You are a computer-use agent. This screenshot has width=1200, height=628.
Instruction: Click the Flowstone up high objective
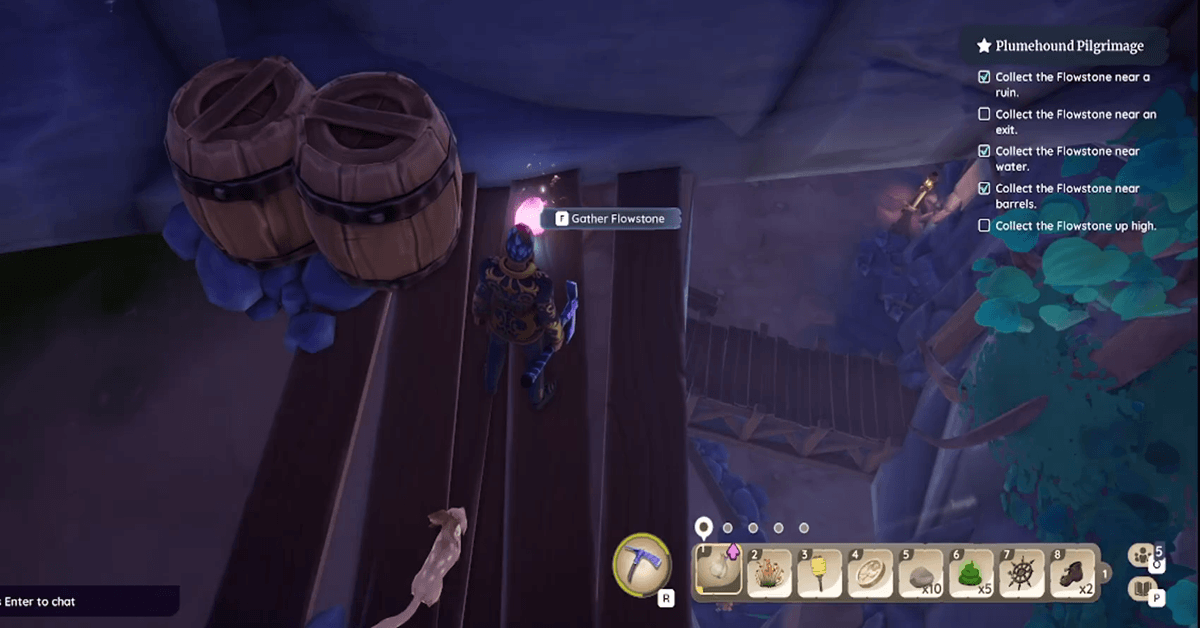click(x=1075, y=226)
